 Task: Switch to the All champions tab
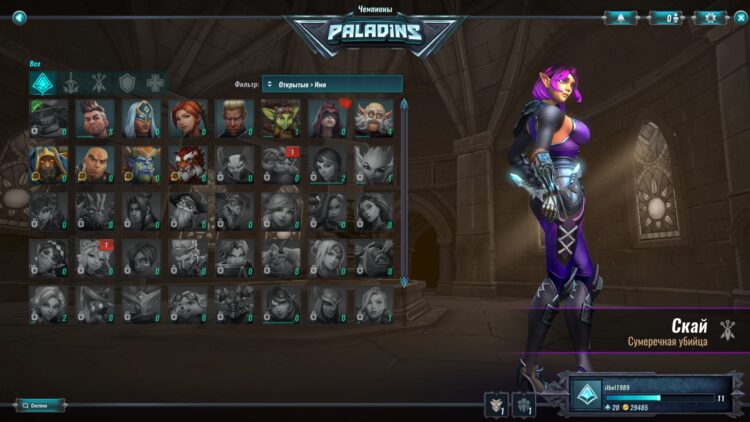coord(42,83)
